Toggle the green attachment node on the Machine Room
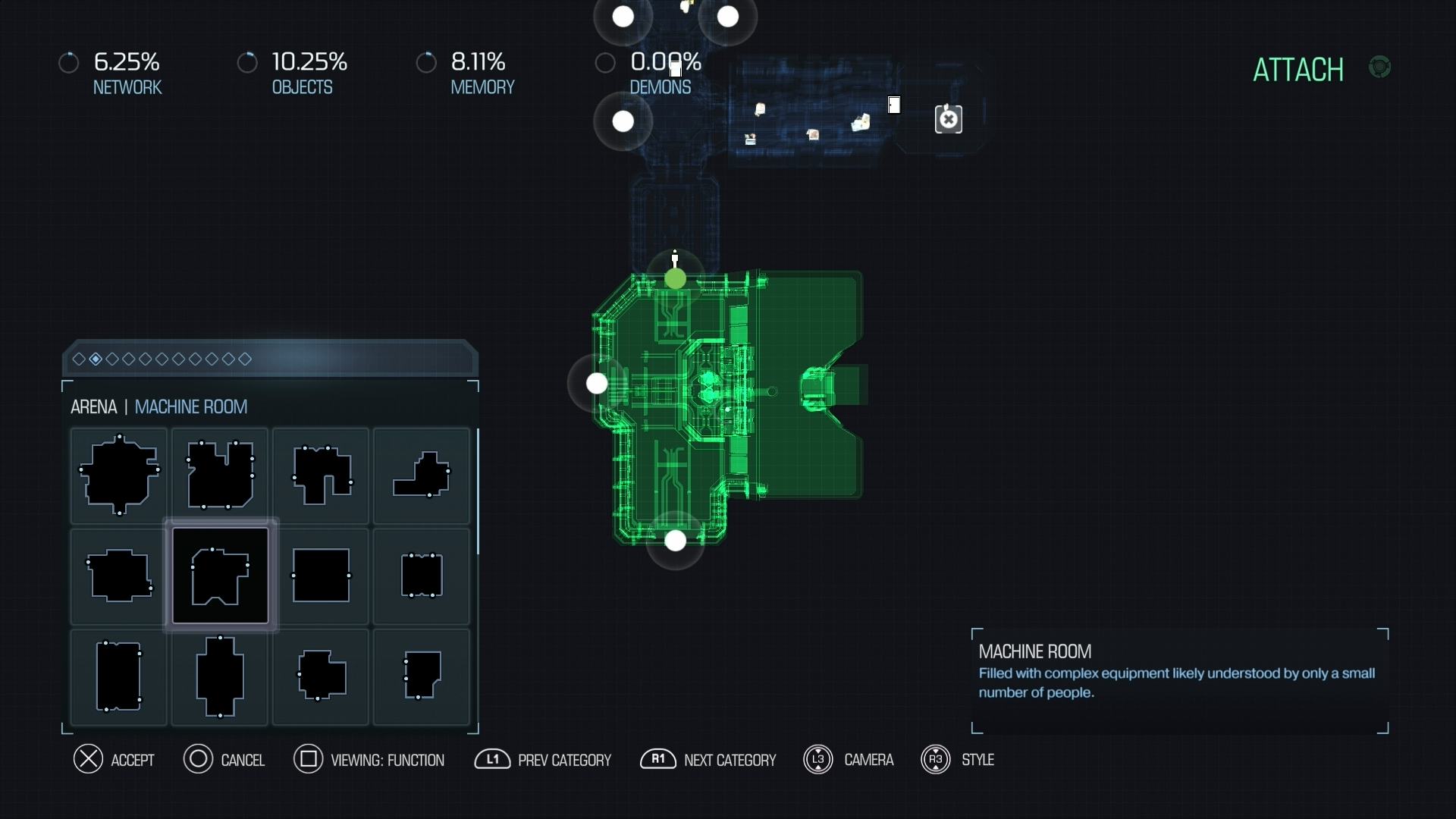This screenshot has width=1456, height=819. (675, 279)
